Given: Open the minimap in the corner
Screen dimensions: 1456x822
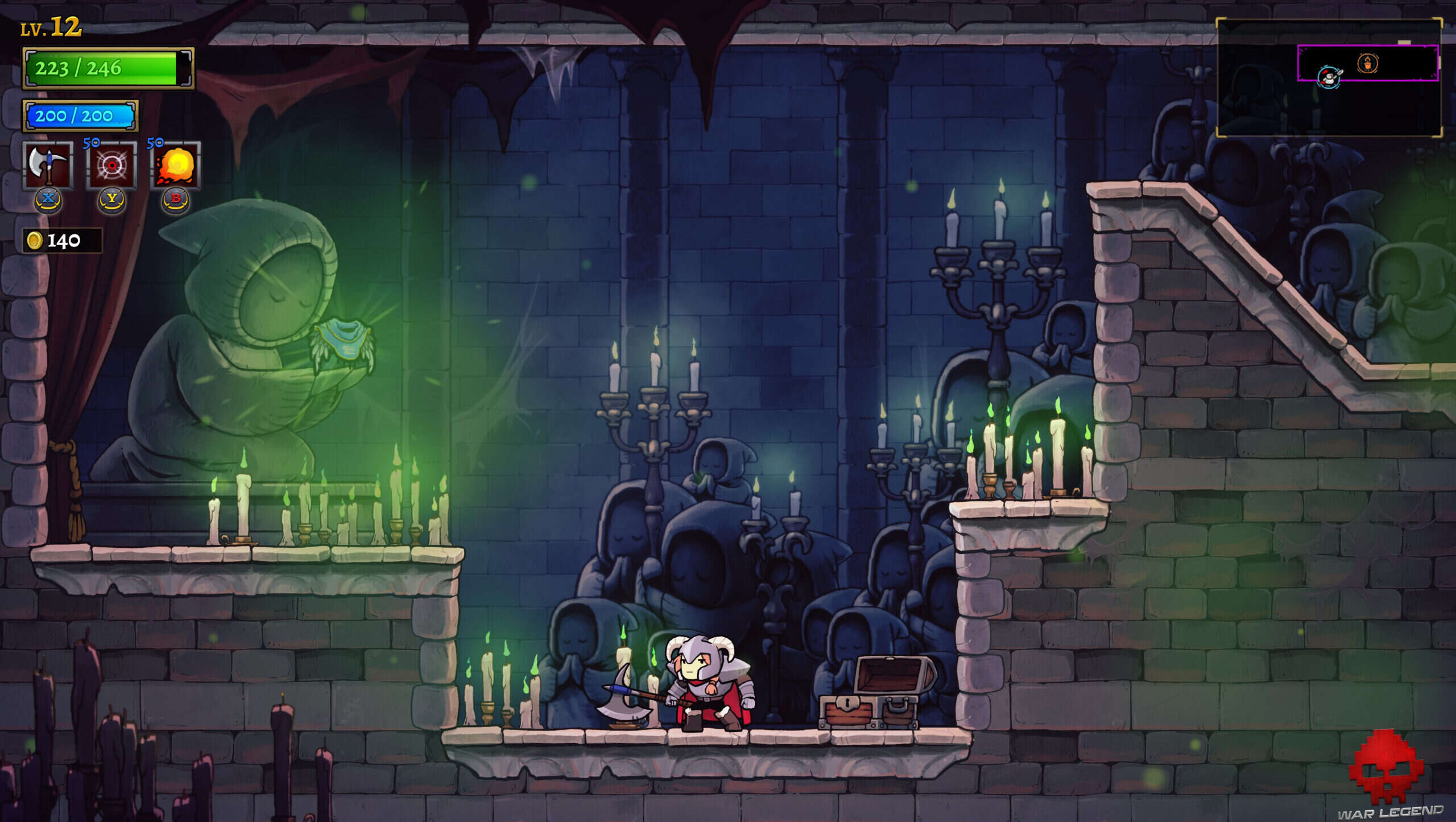Looking at the screenshot, I should coord(1329,78).
